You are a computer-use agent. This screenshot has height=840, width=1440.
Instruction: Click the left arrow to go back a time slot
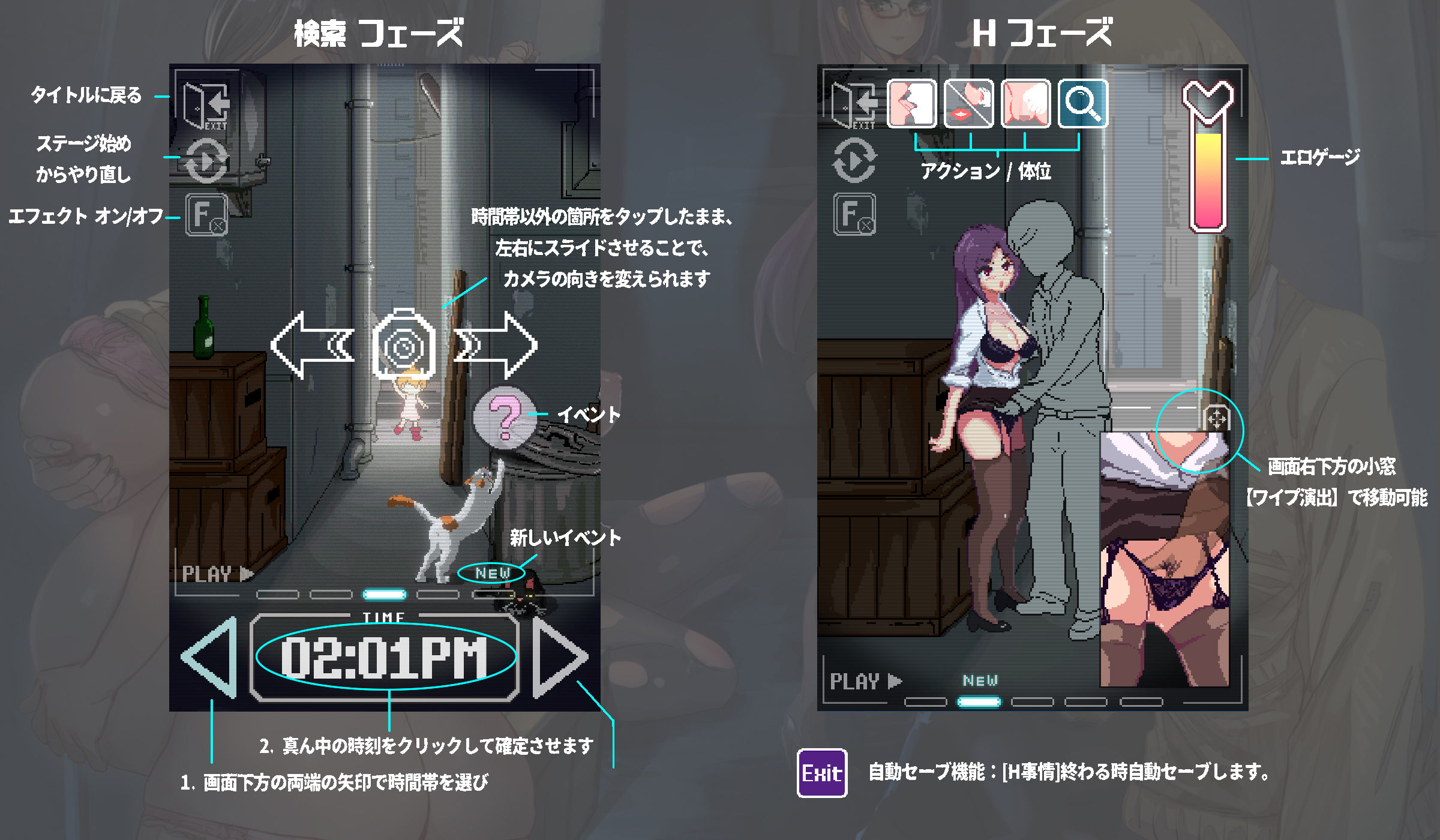click(x=211, y=657)
